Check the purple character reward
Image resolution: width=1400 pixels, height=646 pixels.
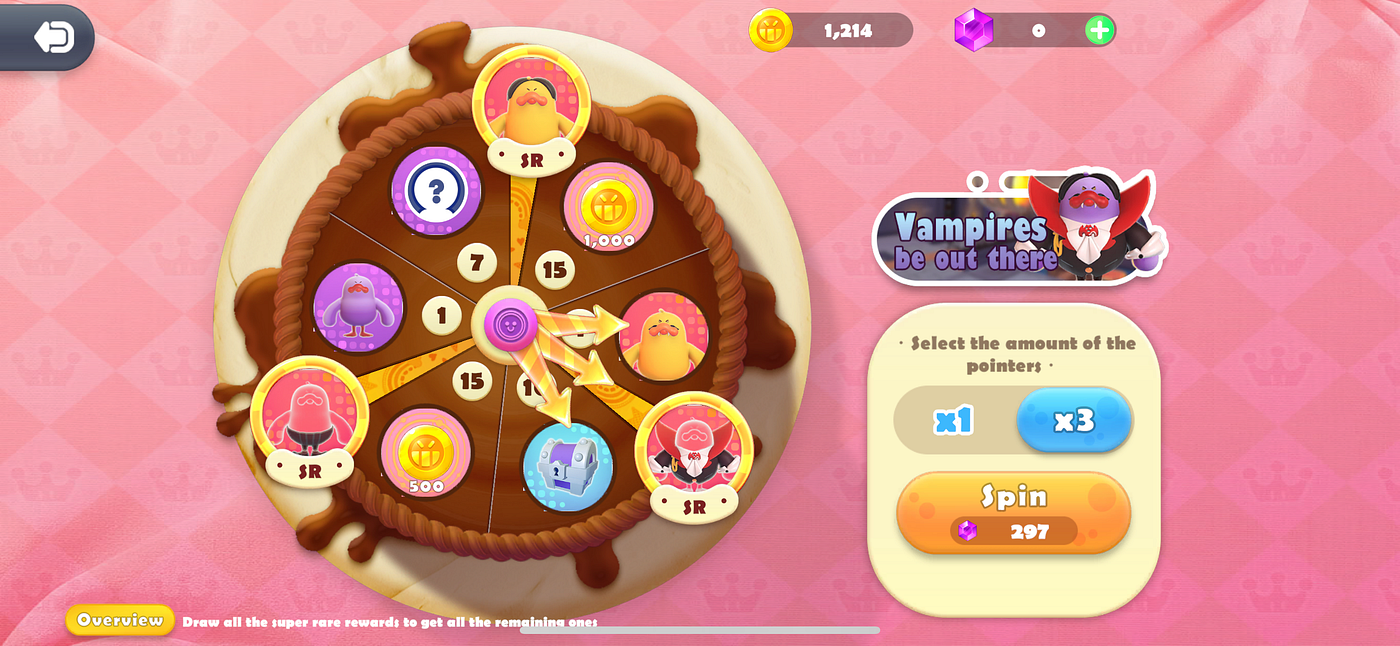(358, 307)
